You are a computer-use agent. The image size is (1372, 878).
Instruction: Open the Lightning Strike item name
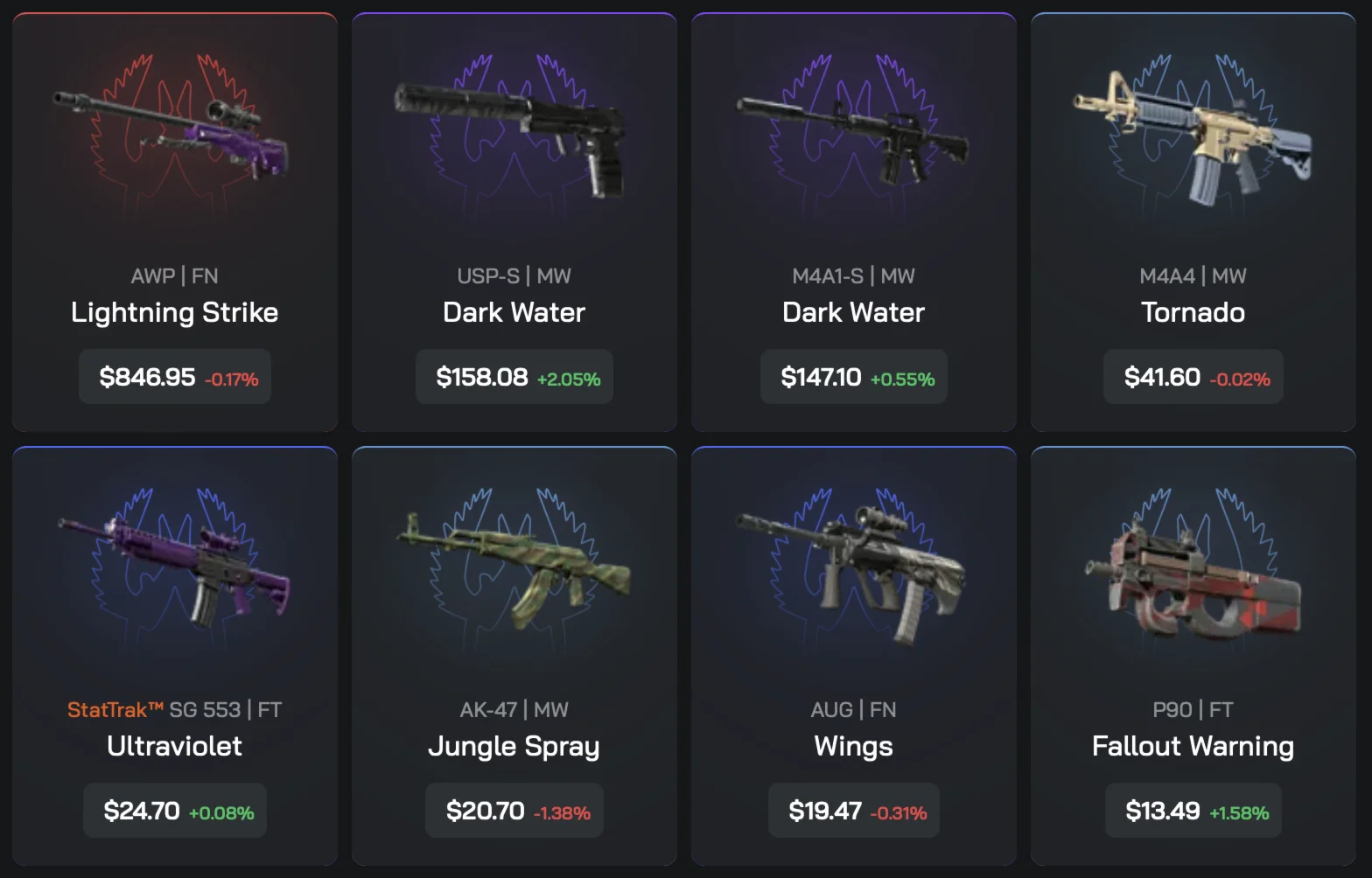[174, 312]
